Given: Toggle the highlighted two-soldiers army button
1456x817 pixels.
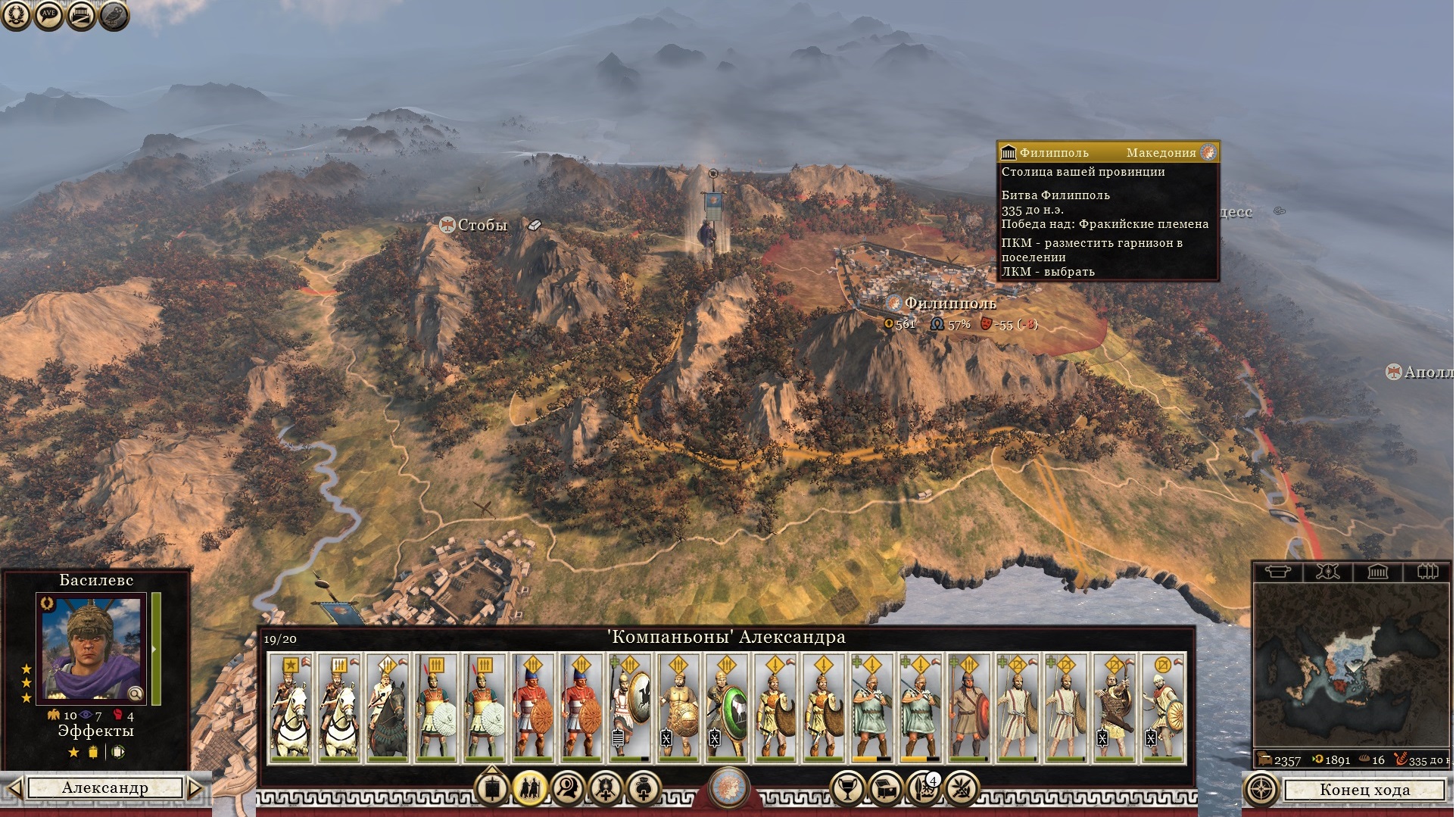Looking at the screenshot, I should pyautogui.click(x=530, y=789).
